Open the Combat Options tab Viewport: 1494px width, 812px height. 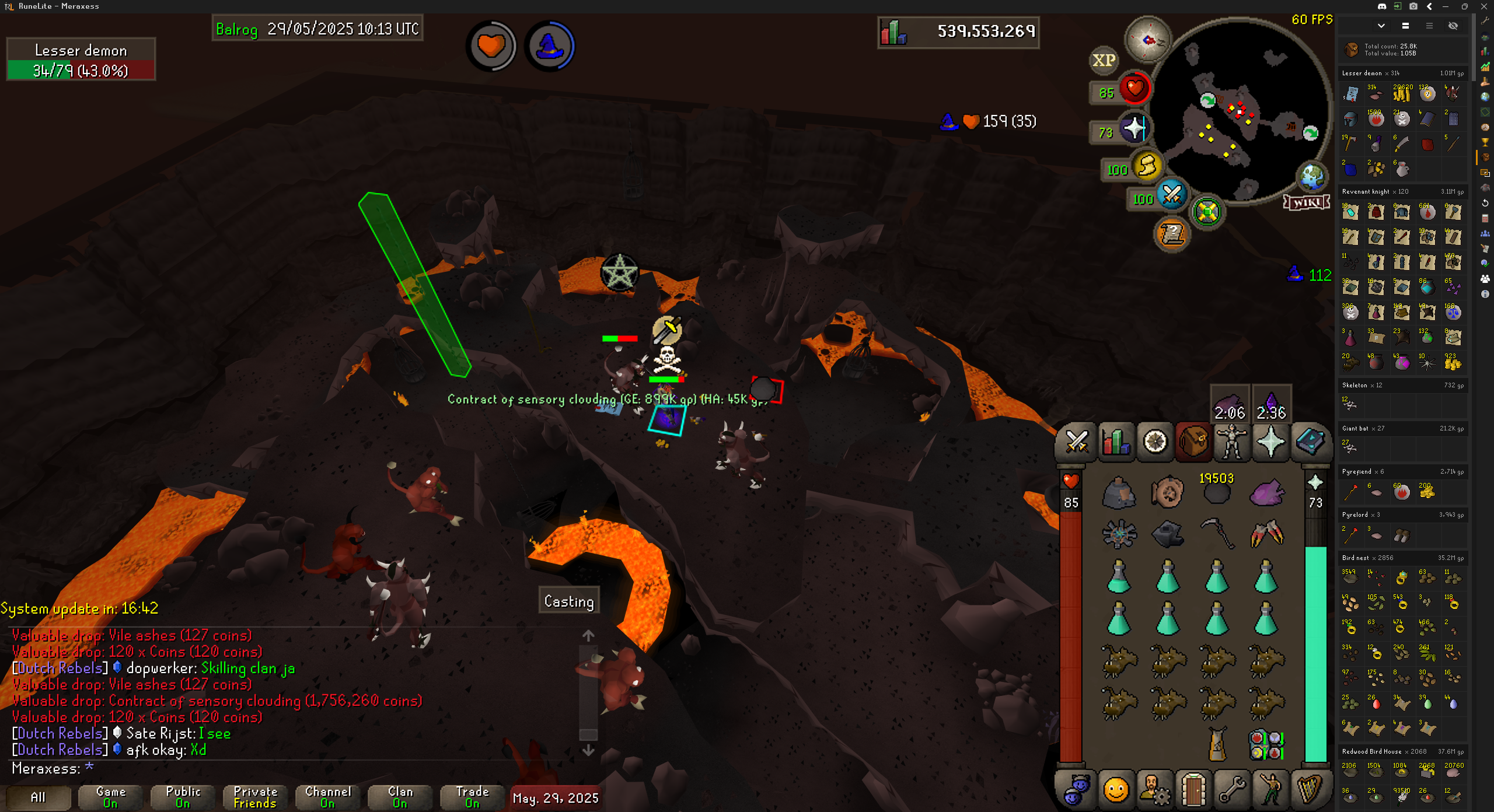pos(1076,442)
